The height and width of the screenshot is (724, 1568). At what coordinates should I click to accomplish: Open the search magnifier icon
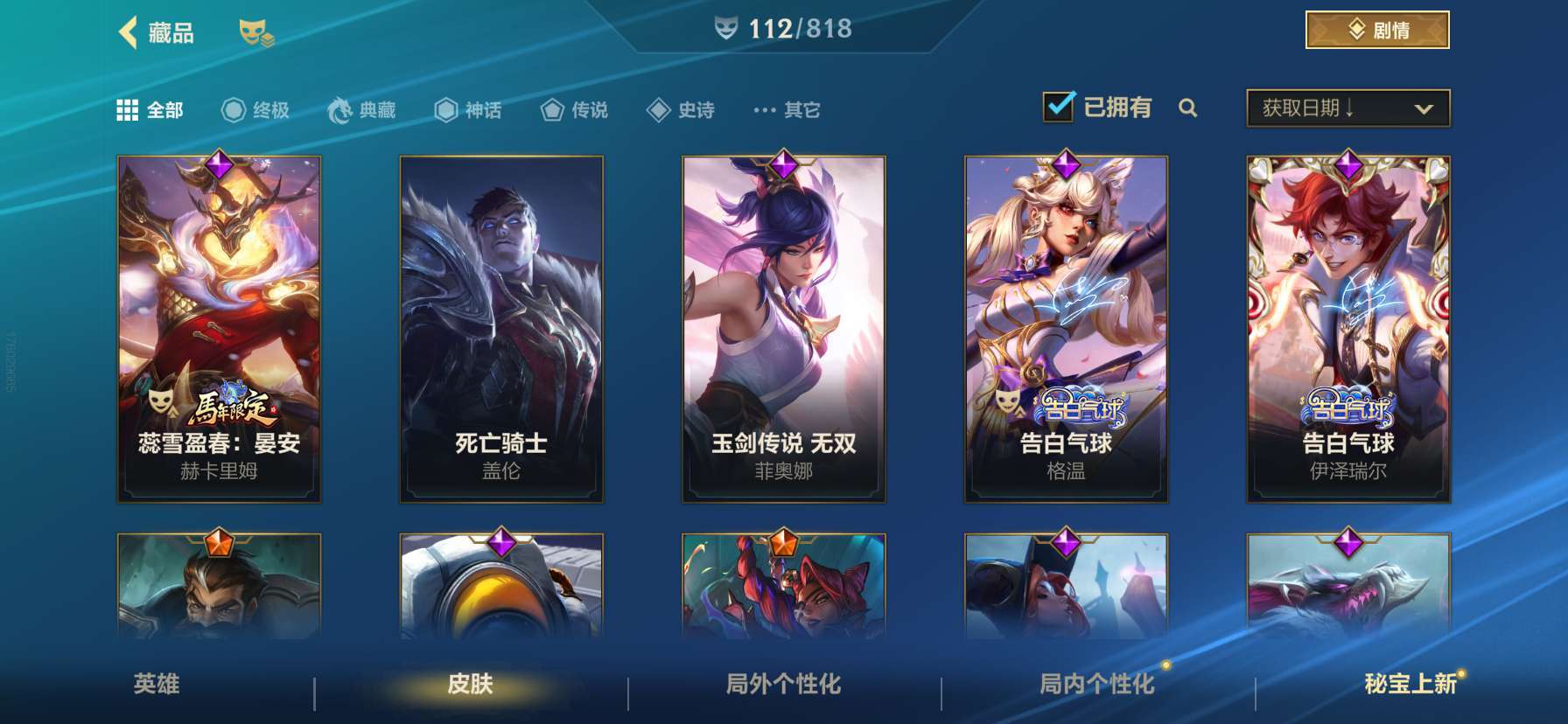1188,109
